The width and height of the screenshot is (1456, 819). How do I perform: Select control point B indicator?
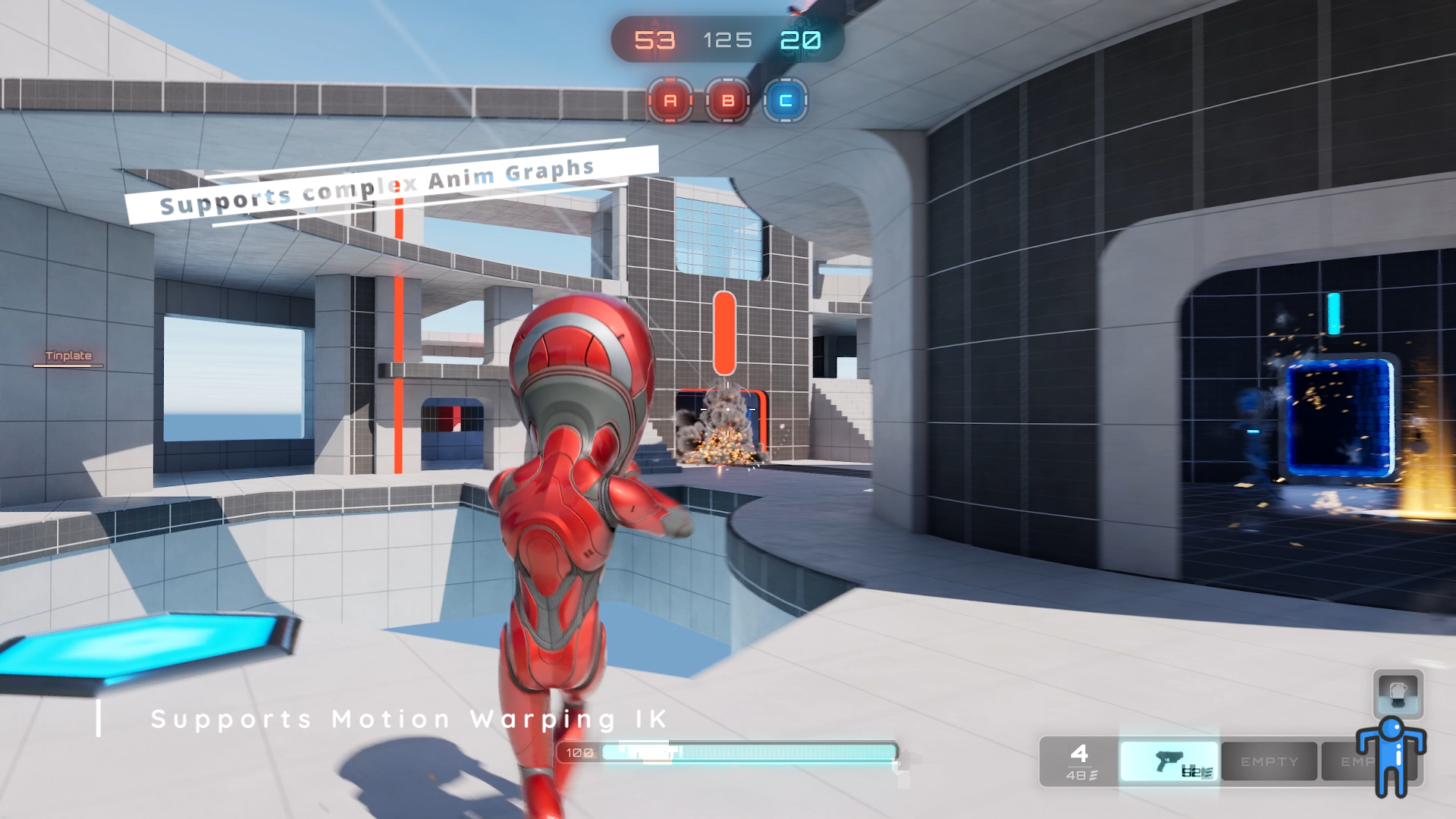(x=728, y=100)
